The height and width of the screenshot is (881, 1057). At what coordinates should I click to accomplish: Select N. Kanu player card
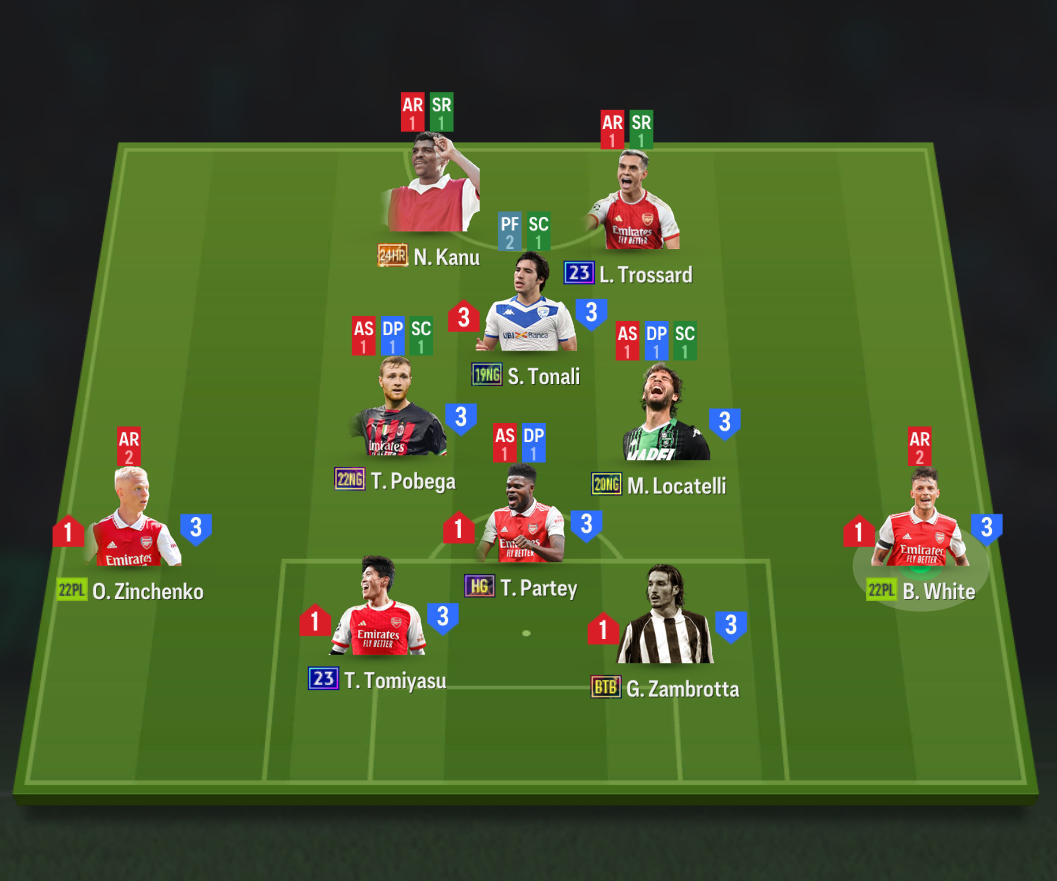(x=432, y=190)
